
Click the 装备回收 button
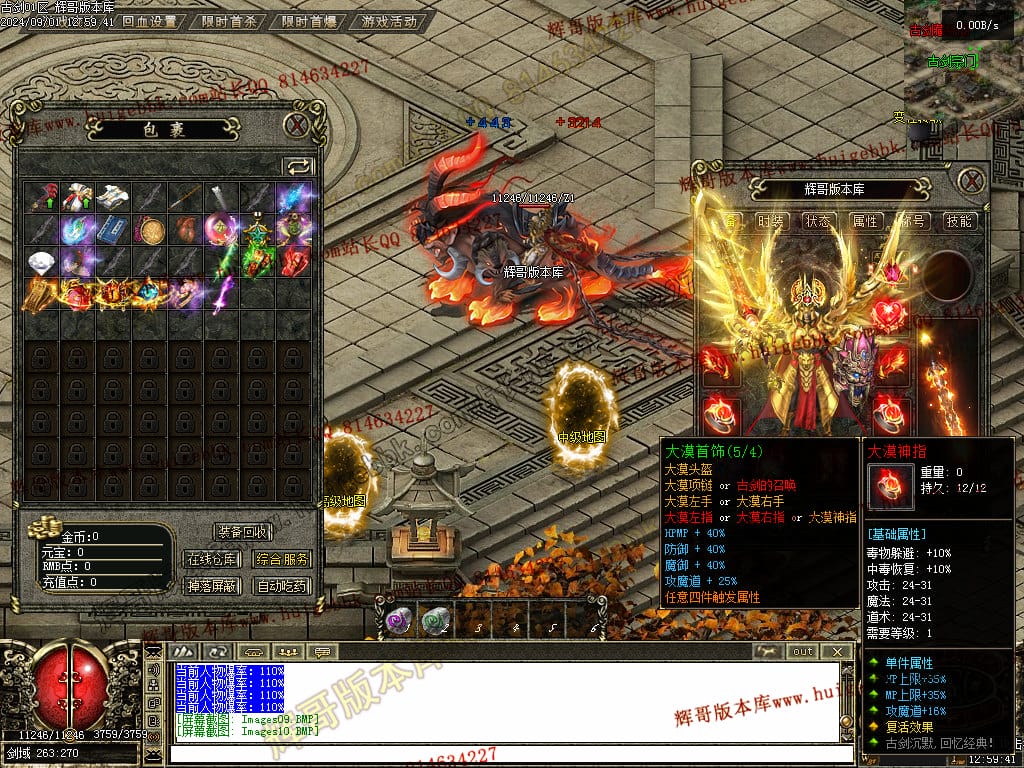(x=243, y=532)
